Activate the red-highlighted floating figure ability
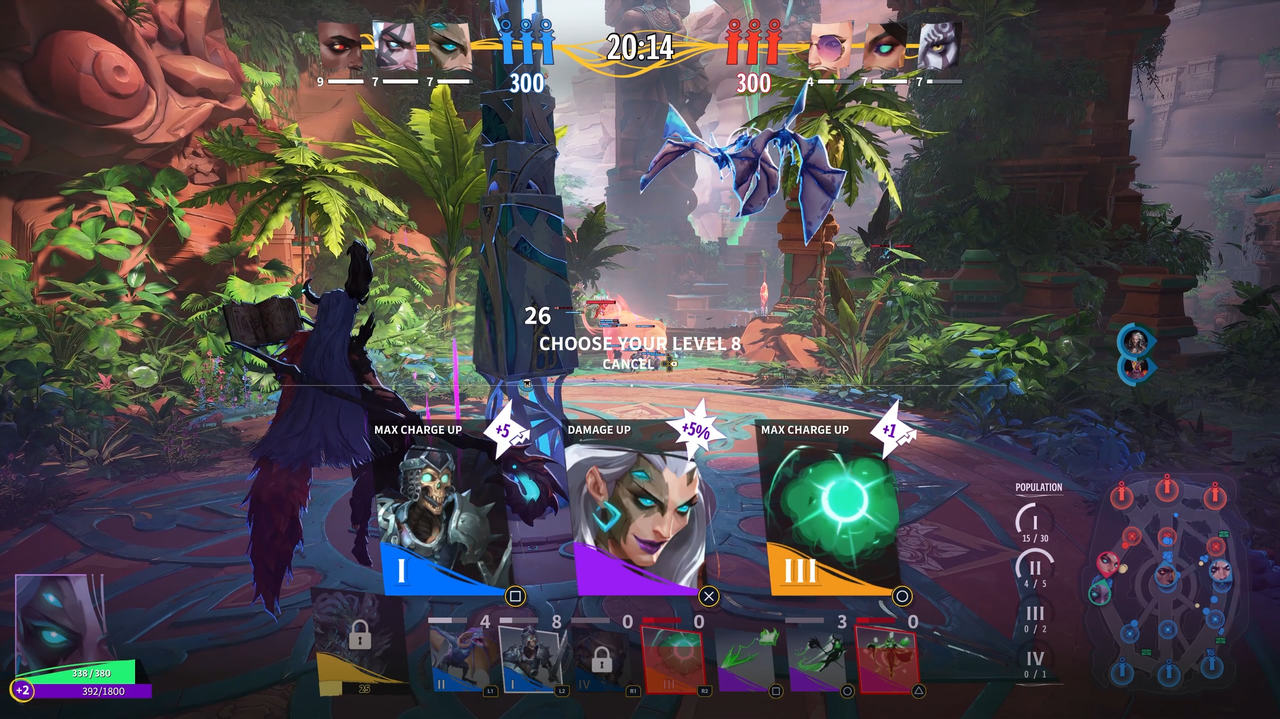The image size is (1280, 719). click(x=886, y=660)
